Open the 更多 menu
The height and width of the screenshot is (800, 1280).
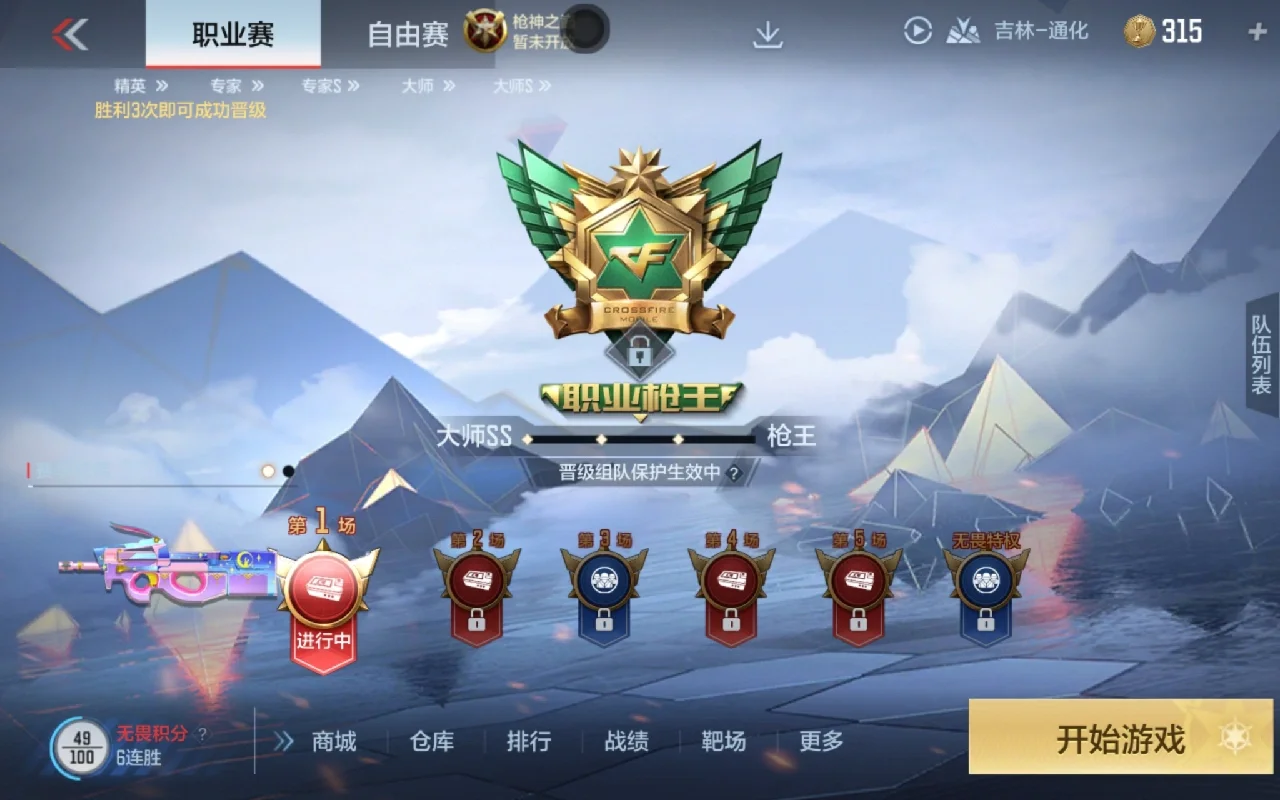(820, 742)
